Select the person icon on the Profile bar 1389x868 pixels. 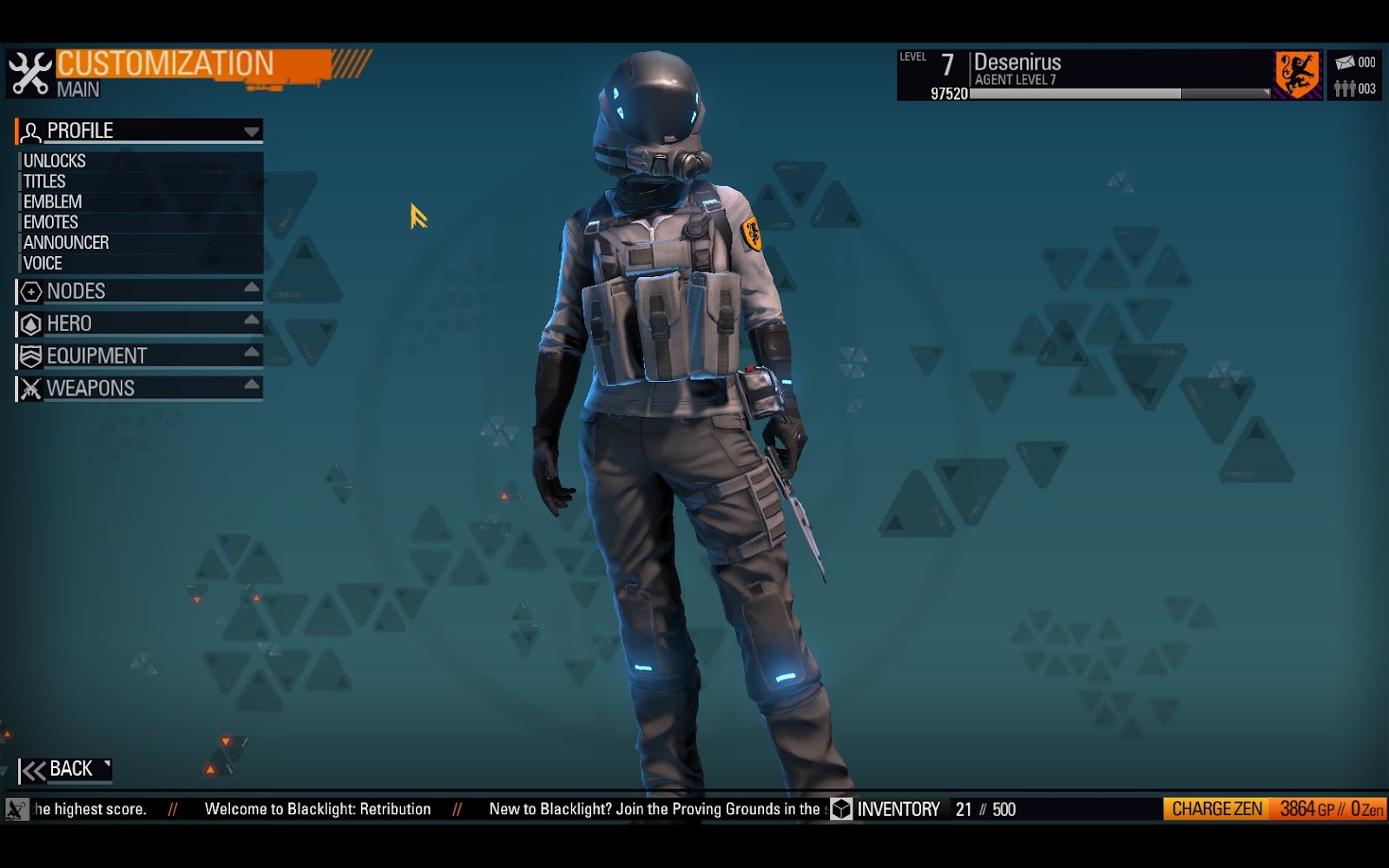coord(31,130)
